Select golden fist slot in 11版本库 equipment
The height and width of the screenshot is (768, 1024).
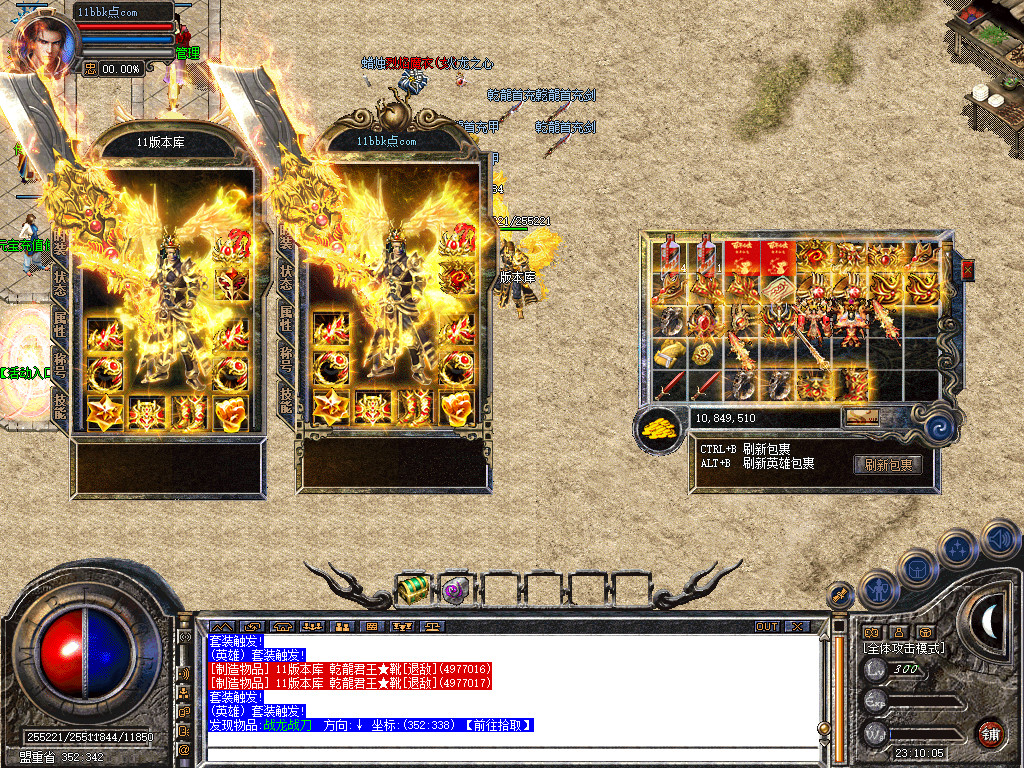pos(230,409)
